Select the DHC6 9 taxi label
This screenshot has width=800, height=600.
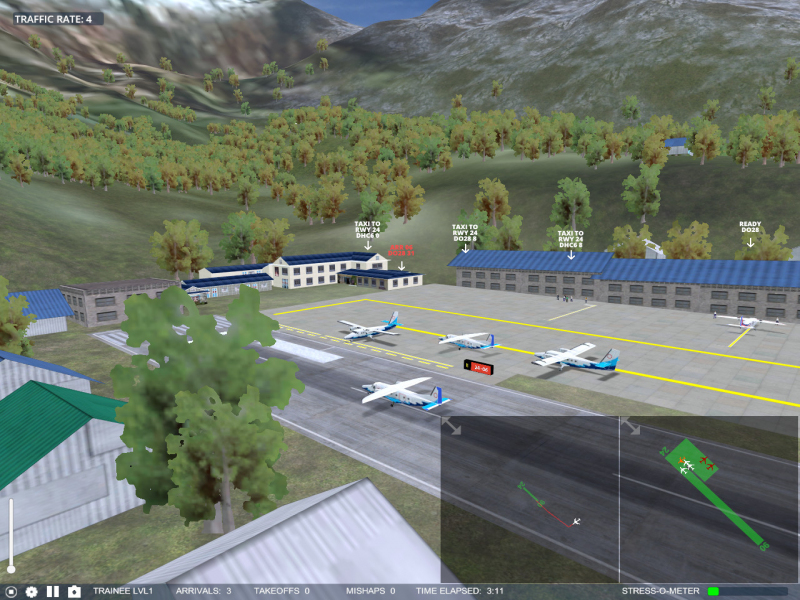click(x=369, y=231)
